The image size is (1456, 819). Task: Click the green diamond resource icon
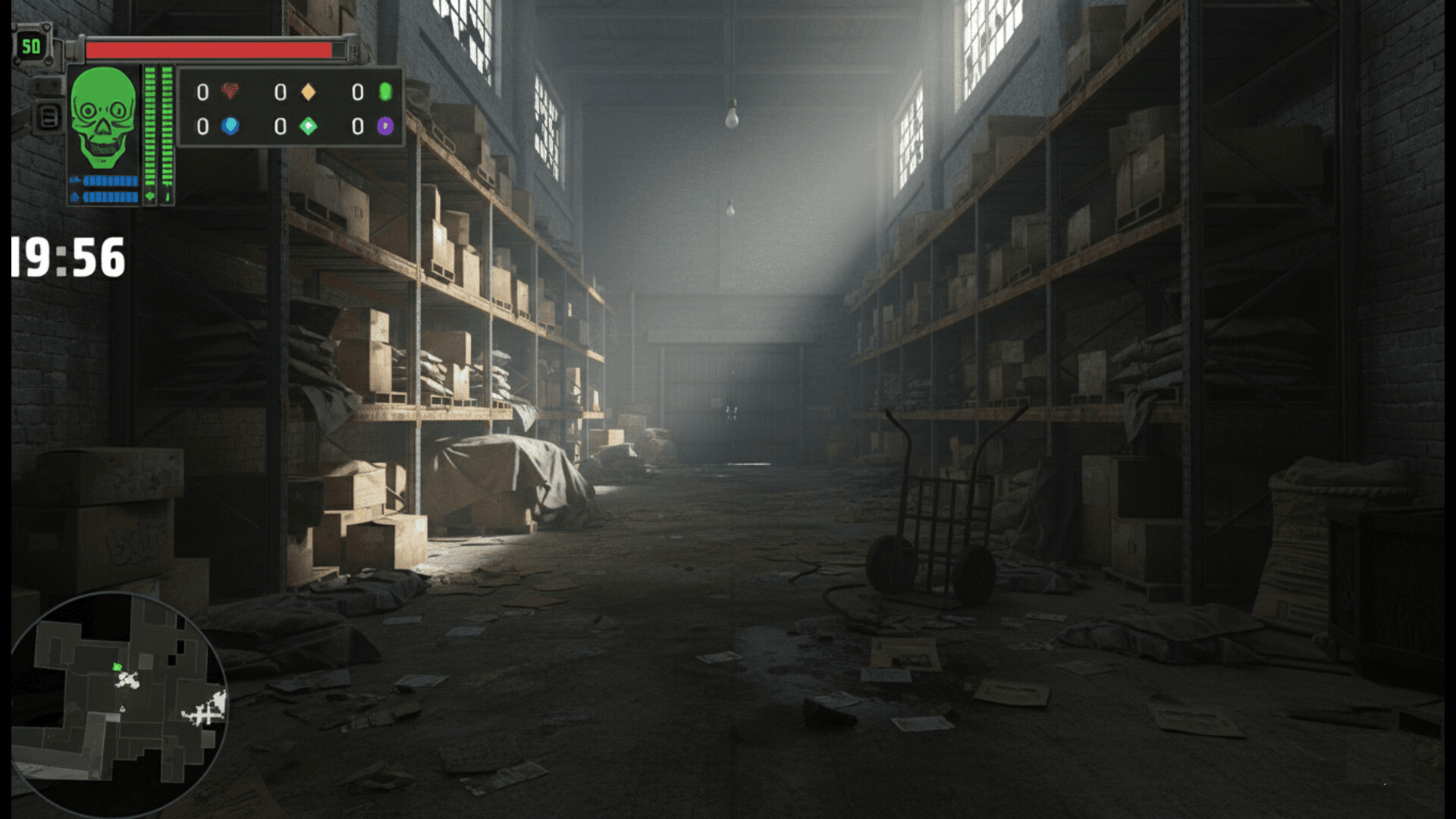pos(309,126)
